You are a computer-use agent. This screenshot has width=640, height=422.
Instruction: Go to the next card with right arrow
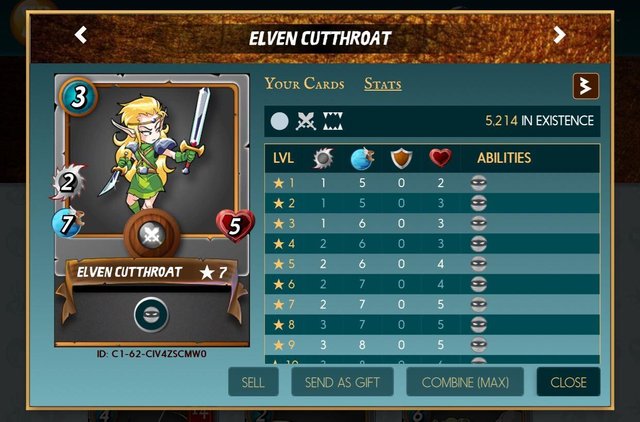[559, 36]
